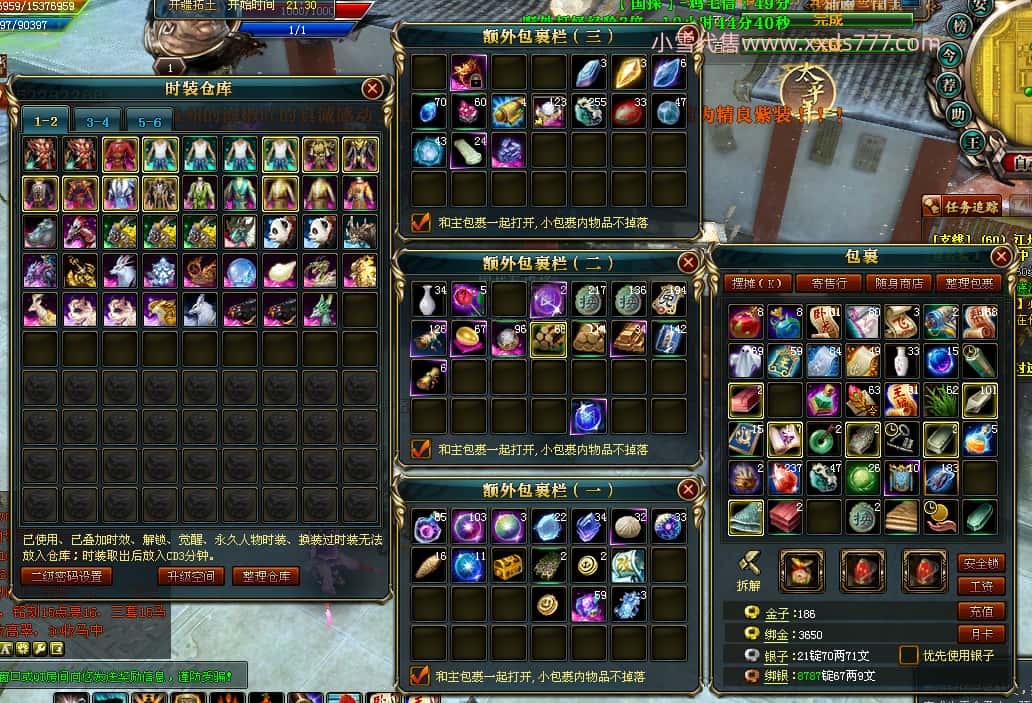Activate the 拆解 hammer icon

tap(748, 566)
